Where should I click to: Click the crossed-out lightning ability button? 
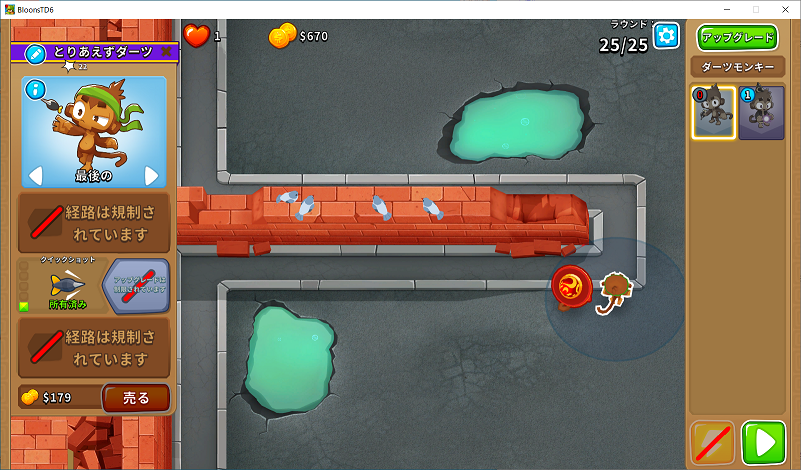712,443
